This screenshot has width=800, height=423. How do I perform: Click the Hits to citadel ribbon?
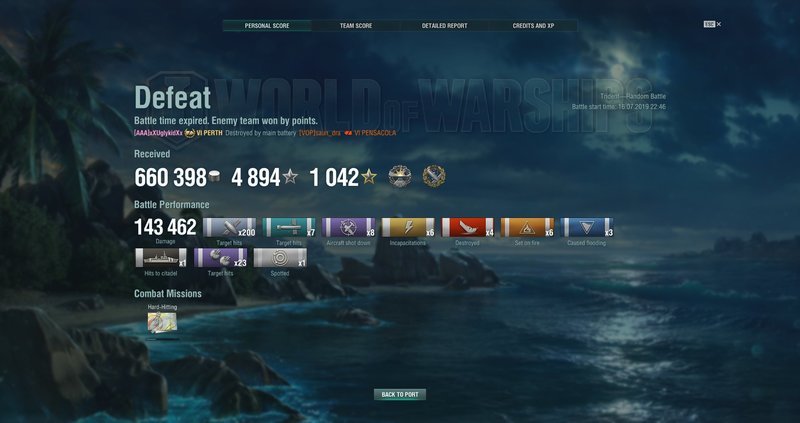tap(160, 258)
